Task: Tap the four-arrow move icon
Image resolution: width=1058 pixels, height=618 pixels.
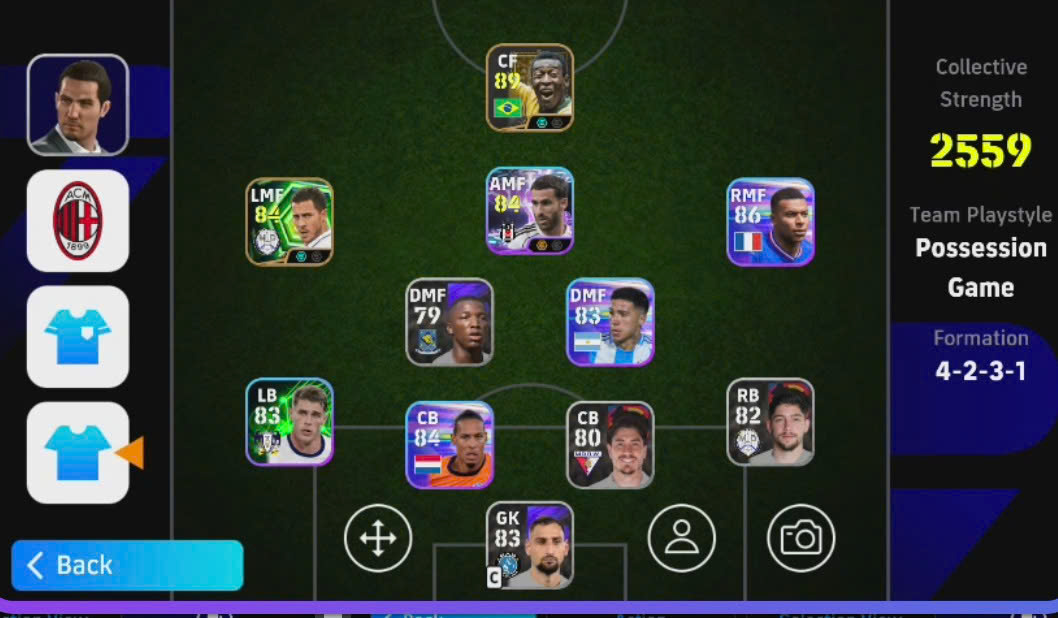Action: (378, 538)
